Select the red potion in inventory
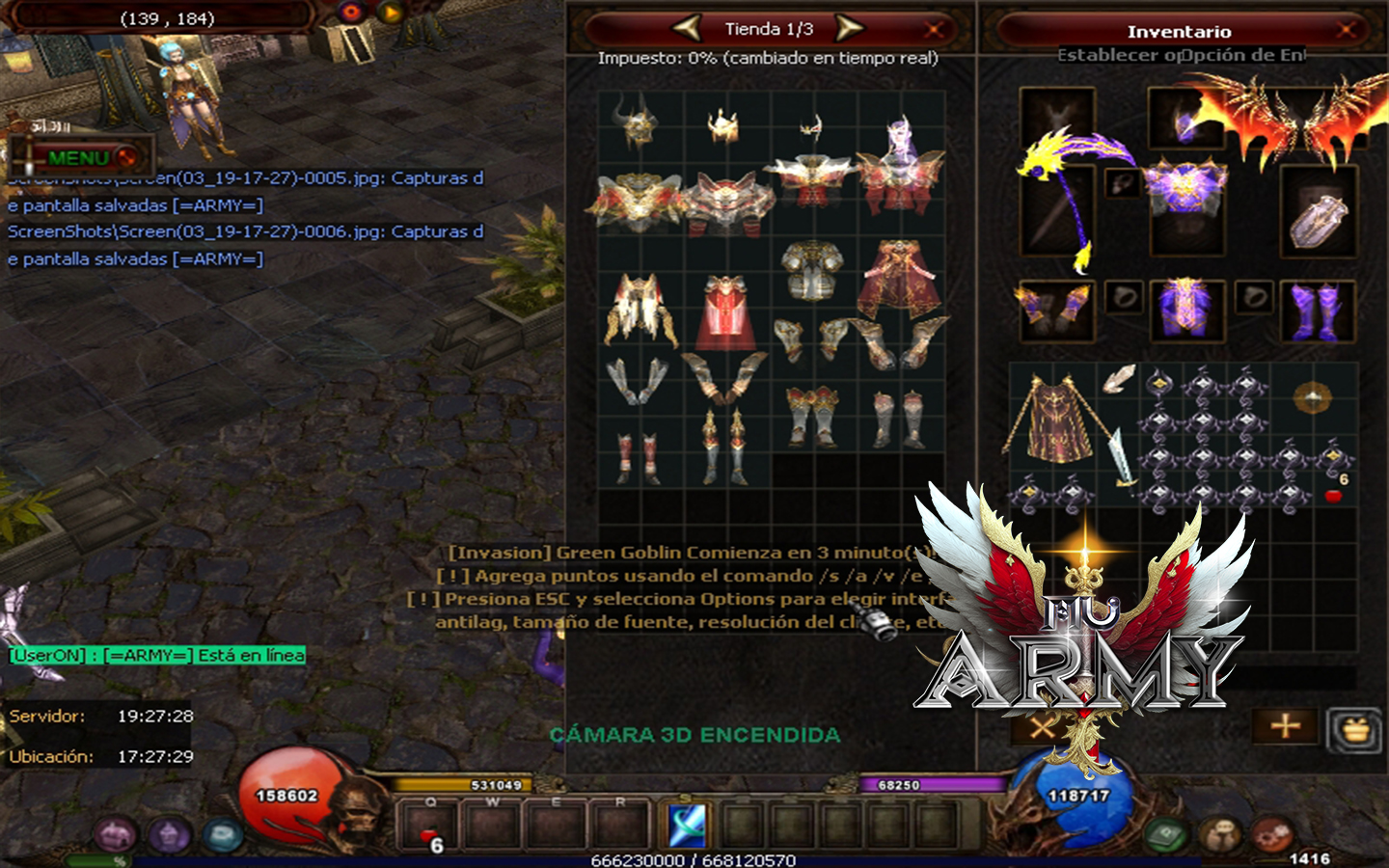The width and height of the screenshot is (1389, 868). pyautogui.click(x=1334, y=496)
